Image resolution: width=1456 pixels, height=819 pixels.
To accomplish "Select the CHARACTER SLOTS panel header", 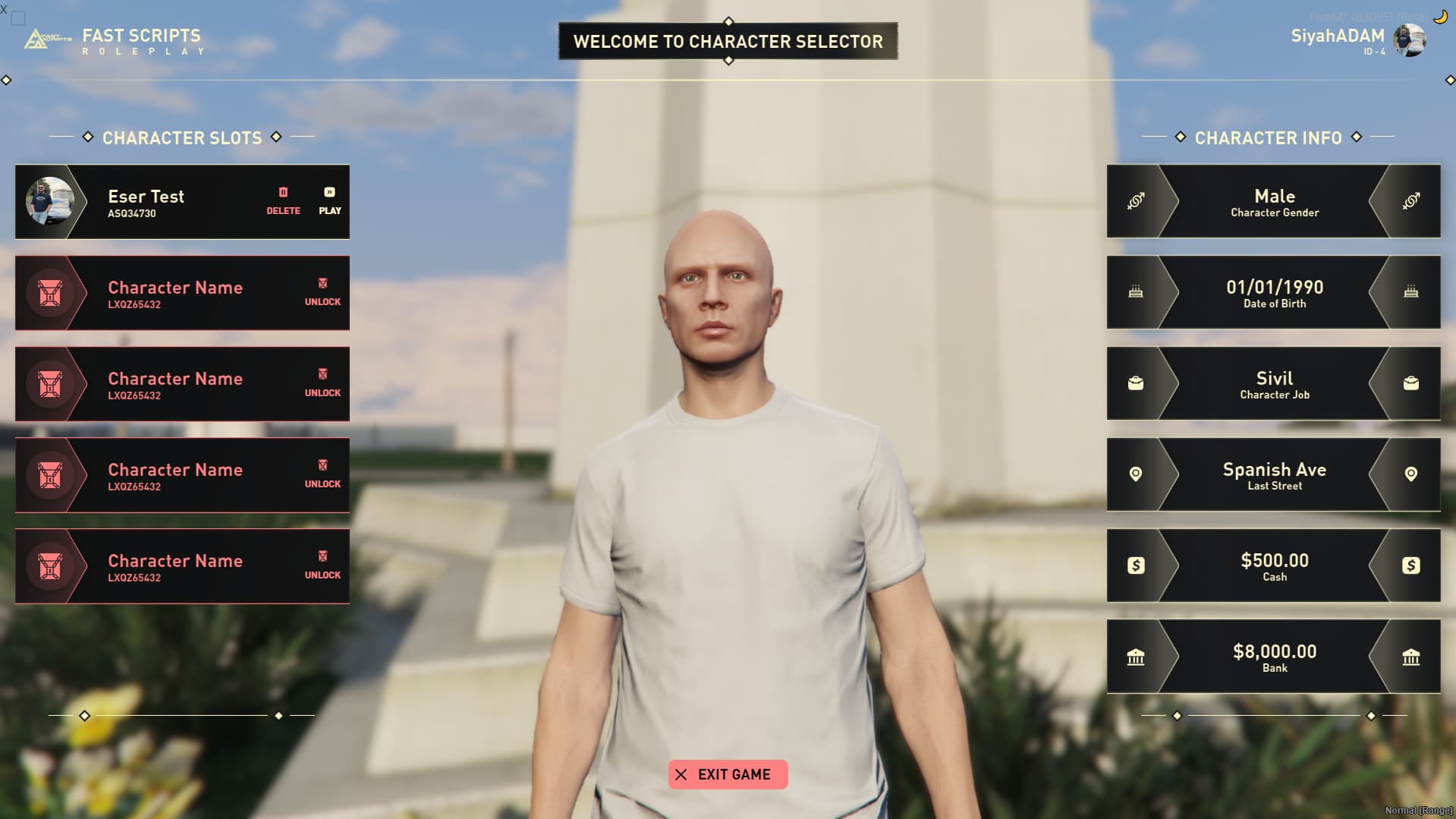I will (x=183, y=138).
